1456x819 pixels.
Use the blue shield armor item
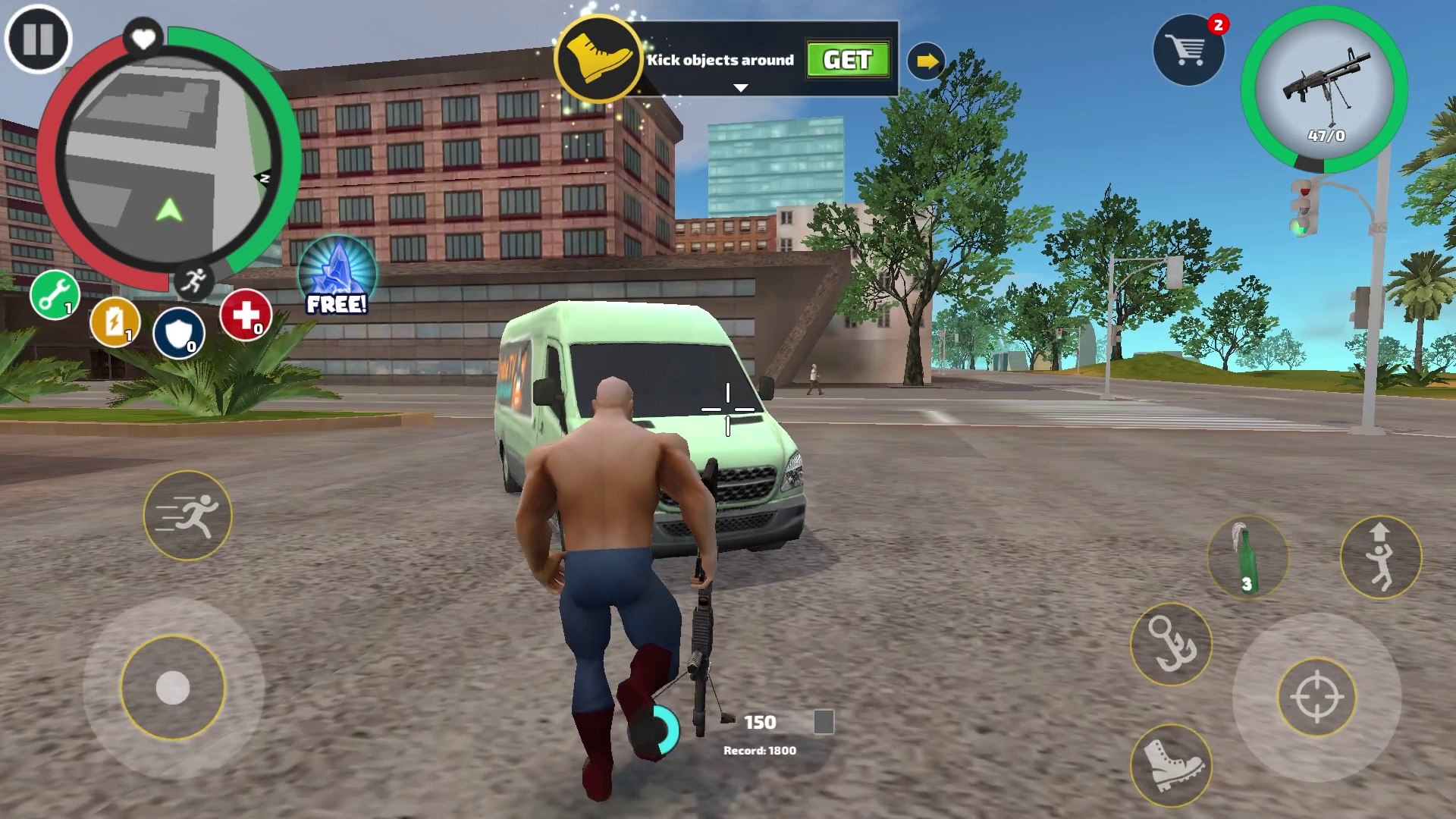(179, 333)
